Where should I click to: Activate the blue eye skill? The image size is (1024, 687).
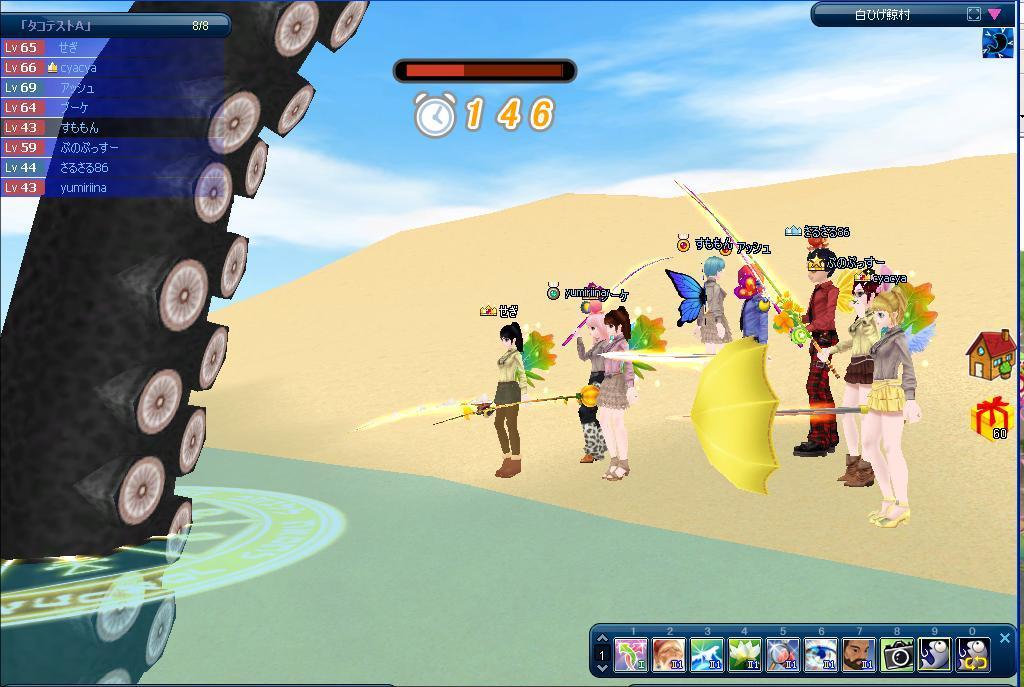coord(821,656)
